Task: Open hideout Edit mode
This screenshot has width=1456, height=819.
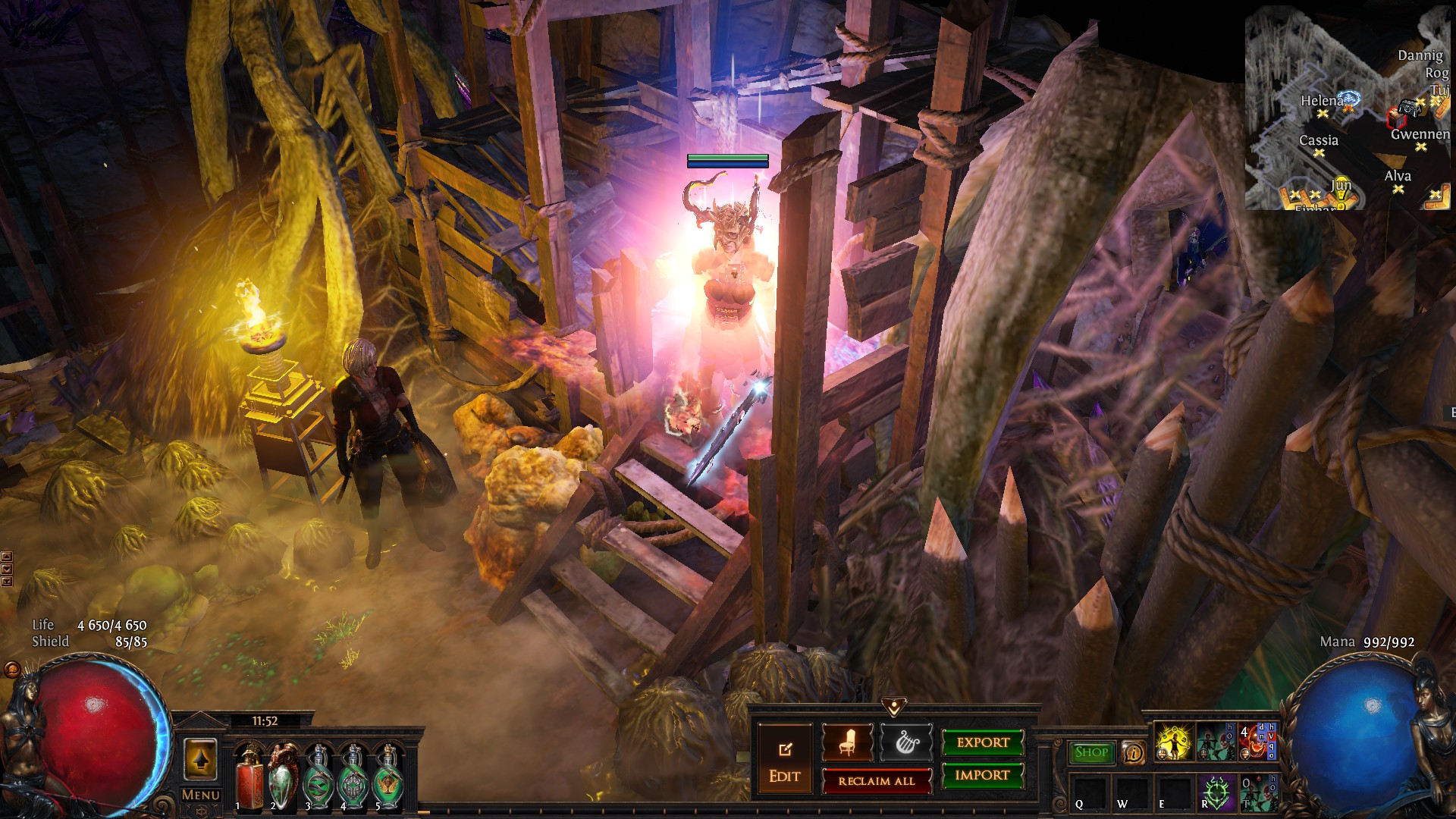Action: click(x=784, y=761)
